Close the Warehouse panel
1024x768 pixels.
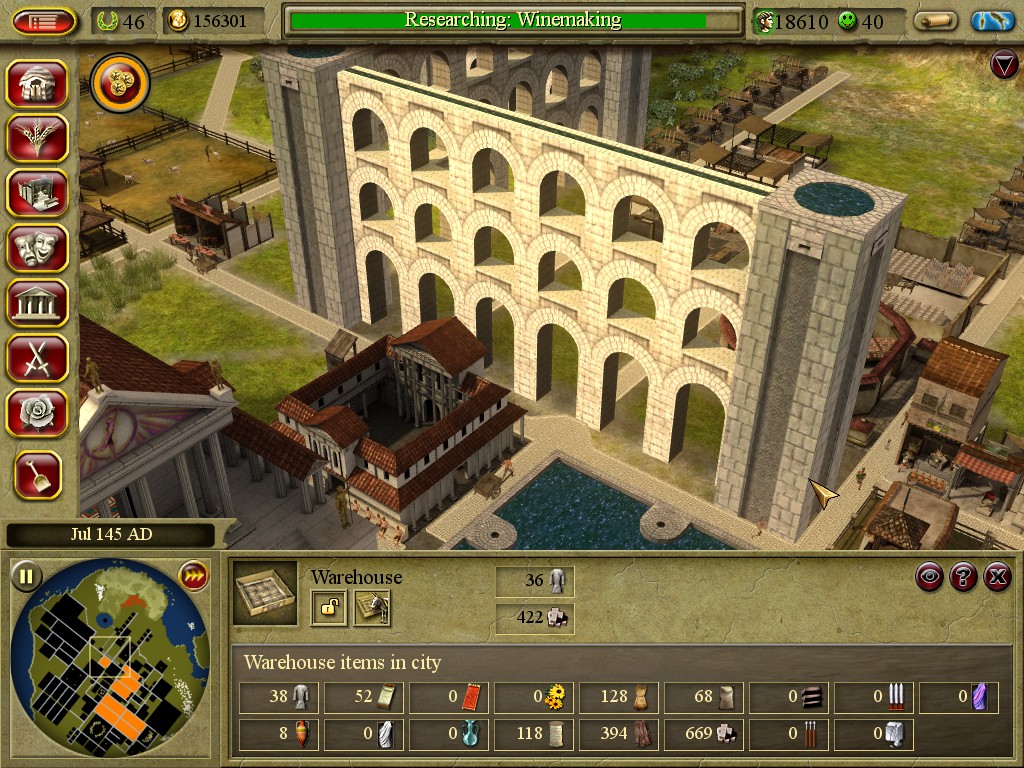point(996,576)
